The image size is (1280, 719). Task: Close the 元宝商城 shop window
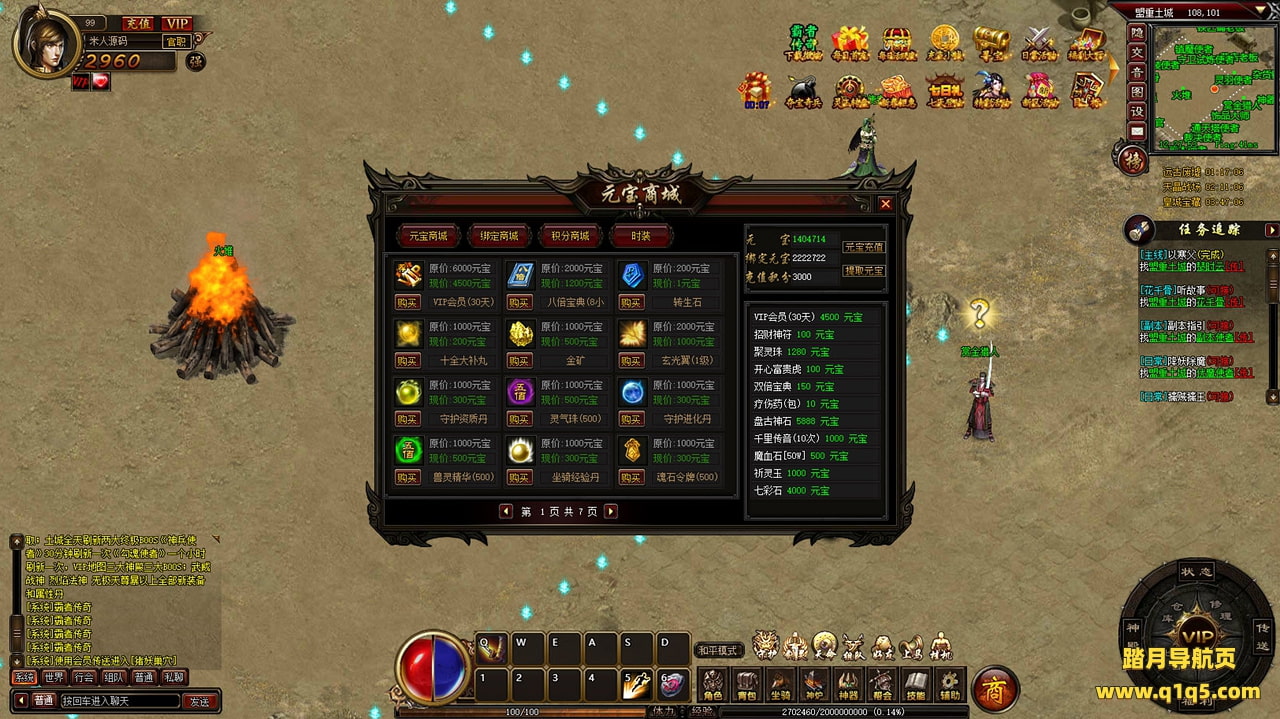[885, 204]
